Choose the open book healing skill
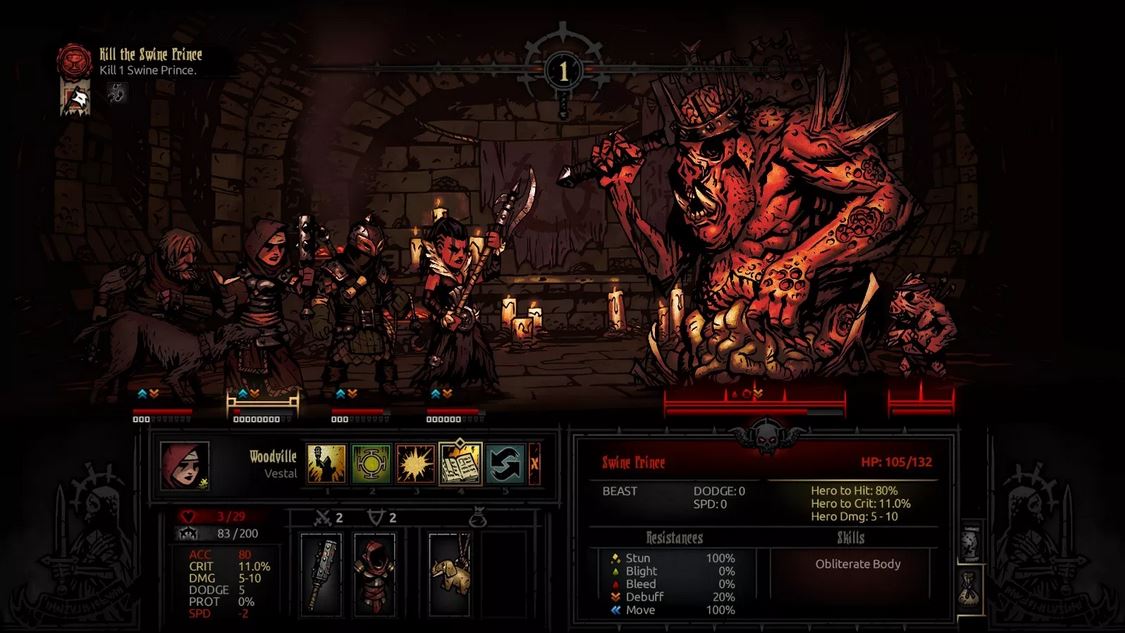Image resolution: width=1125 pixels, height=633 pixels. 460,464
